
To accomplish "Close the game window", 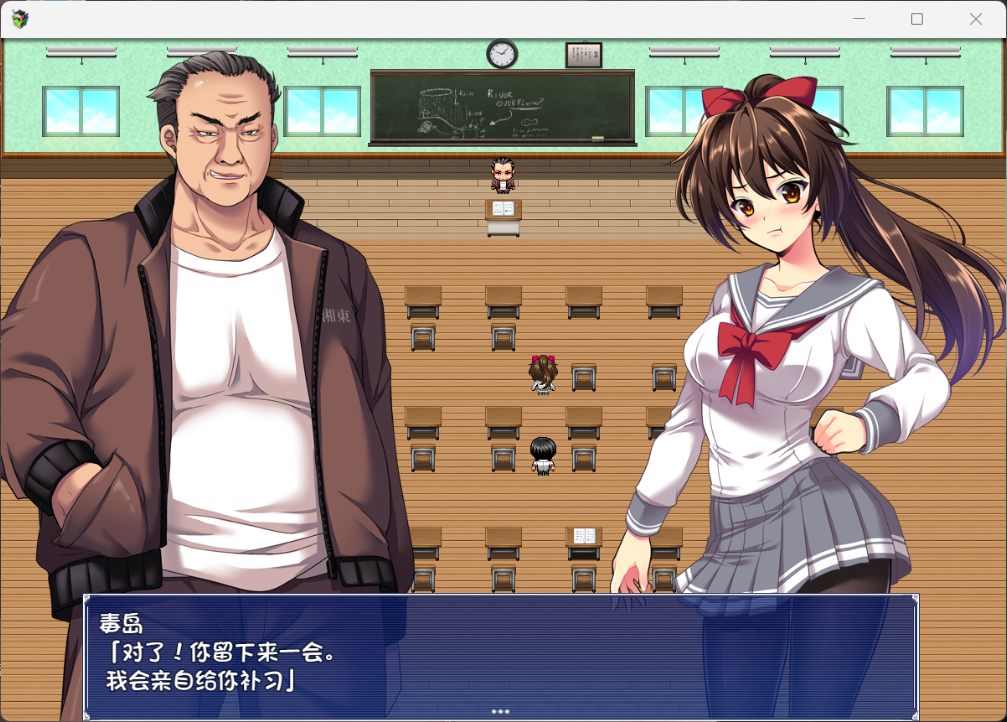I will (x=976, y=19).
